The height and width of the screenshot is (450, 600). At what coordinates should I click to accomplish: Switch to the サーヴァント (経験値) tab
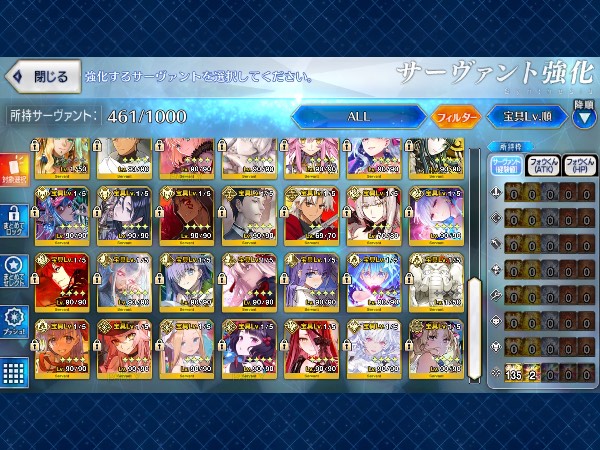pos(507,165)
